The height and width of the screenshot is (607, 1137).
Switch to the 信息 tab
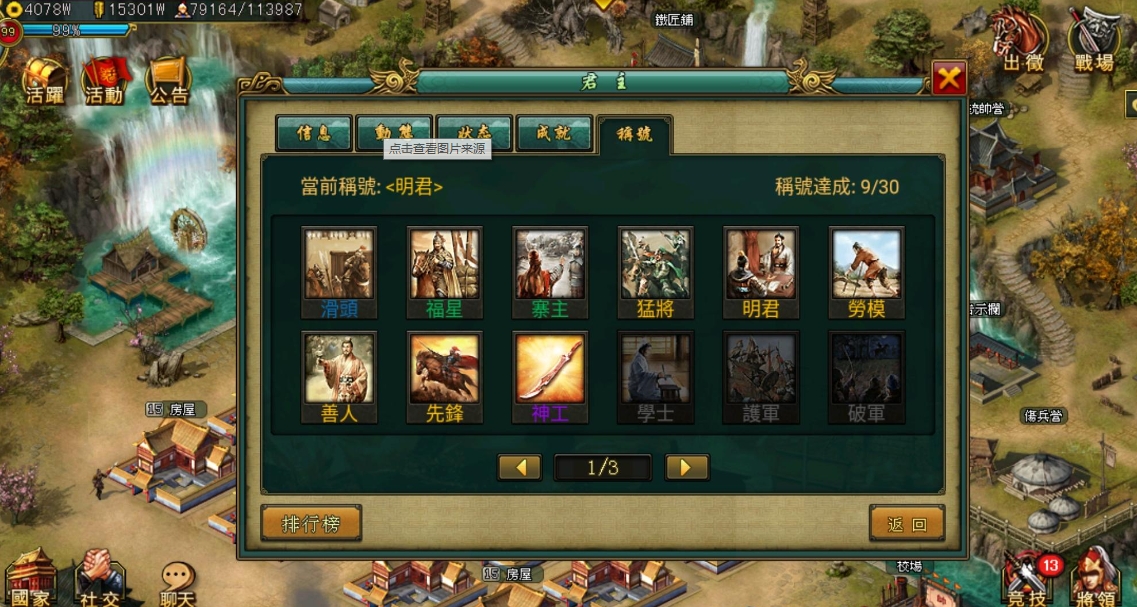click(x=314, y=134)
